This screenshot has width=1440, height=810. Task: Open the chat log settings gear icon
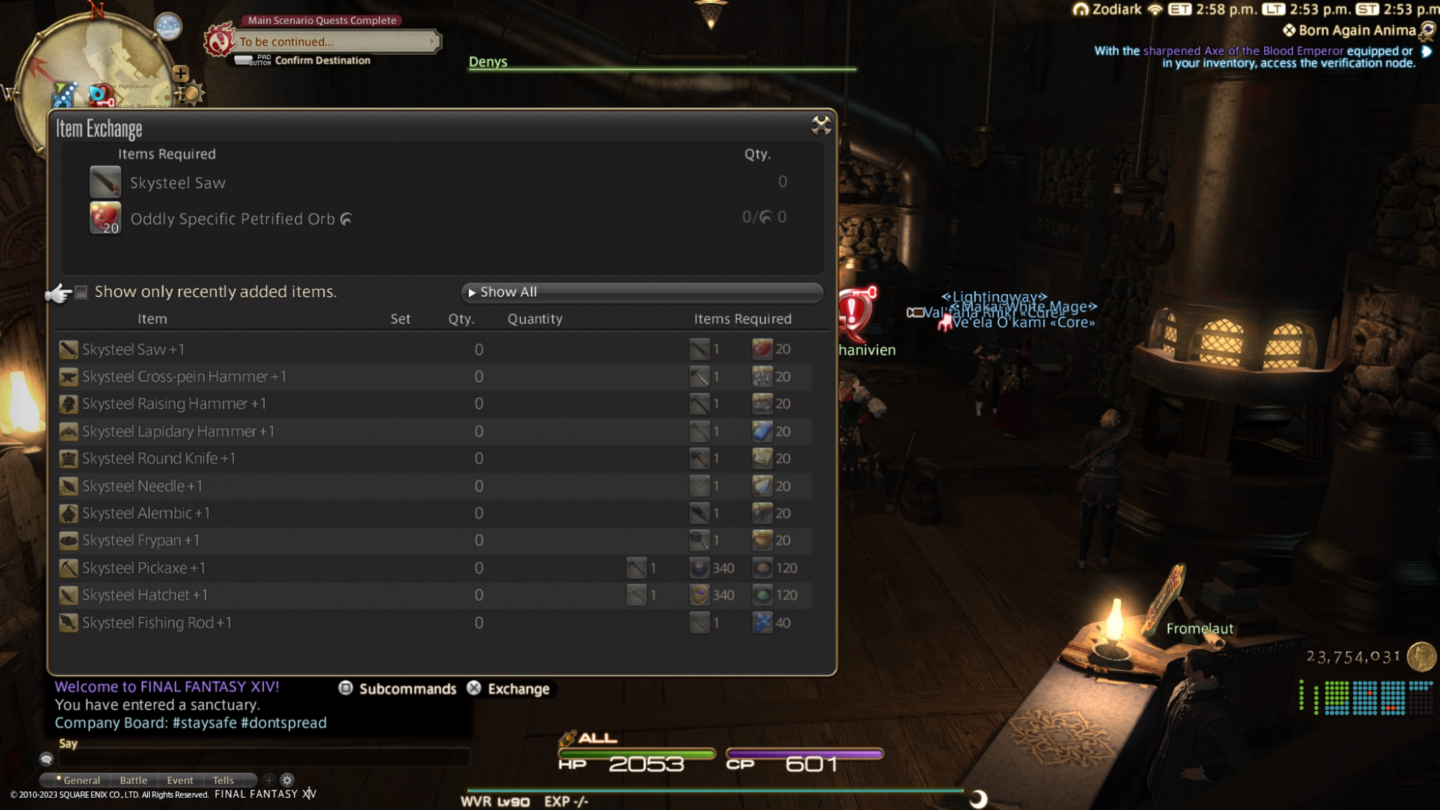(287, 780)
